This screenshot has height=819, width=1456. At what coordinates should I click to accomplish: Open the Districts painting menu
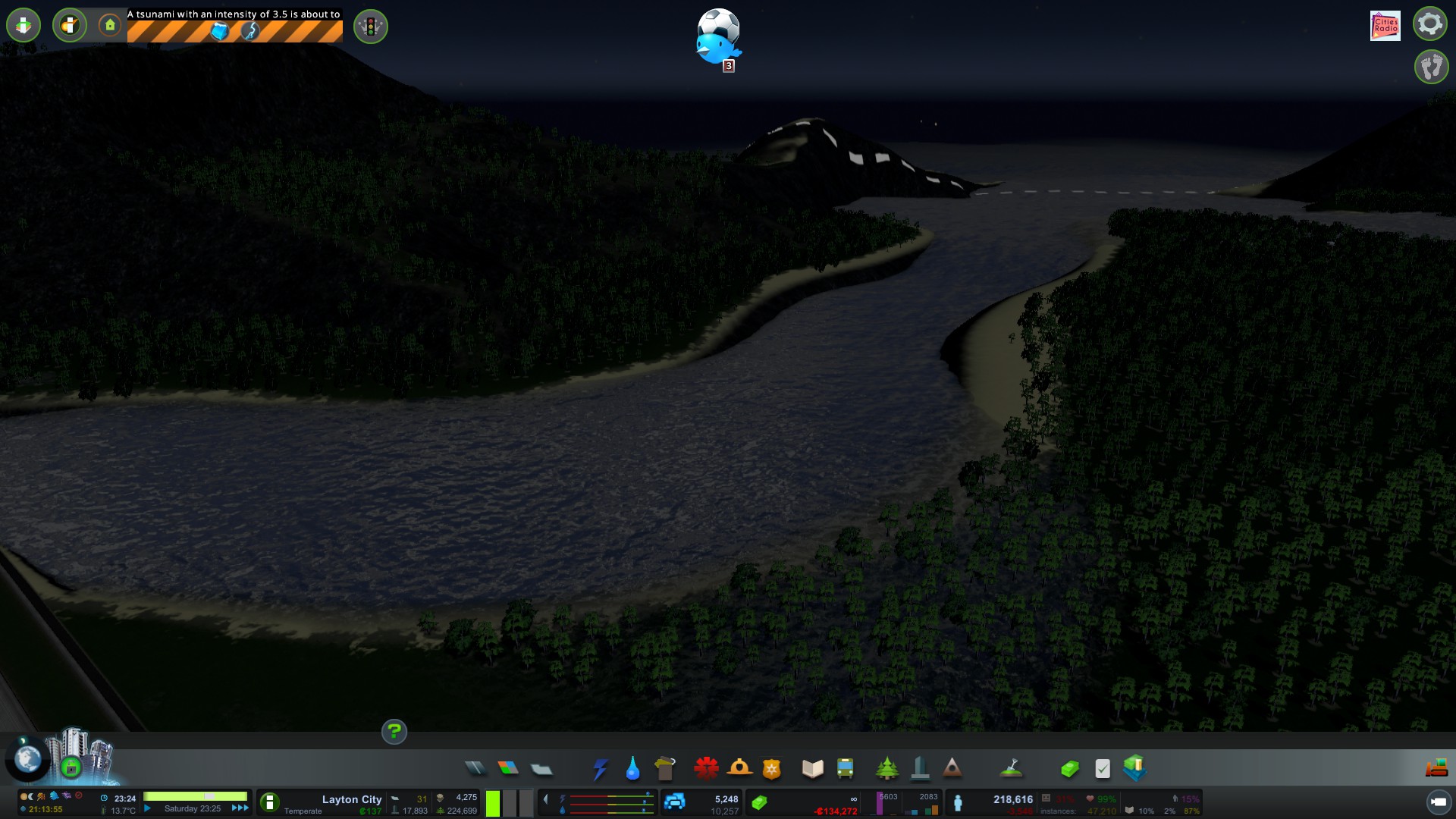(541, 769)
